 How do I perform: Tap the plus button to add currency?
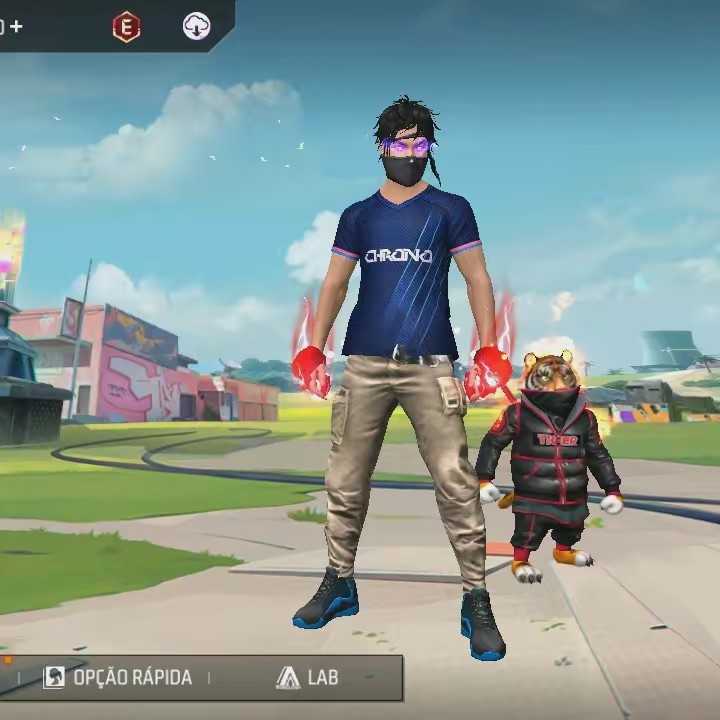(16, 26)
